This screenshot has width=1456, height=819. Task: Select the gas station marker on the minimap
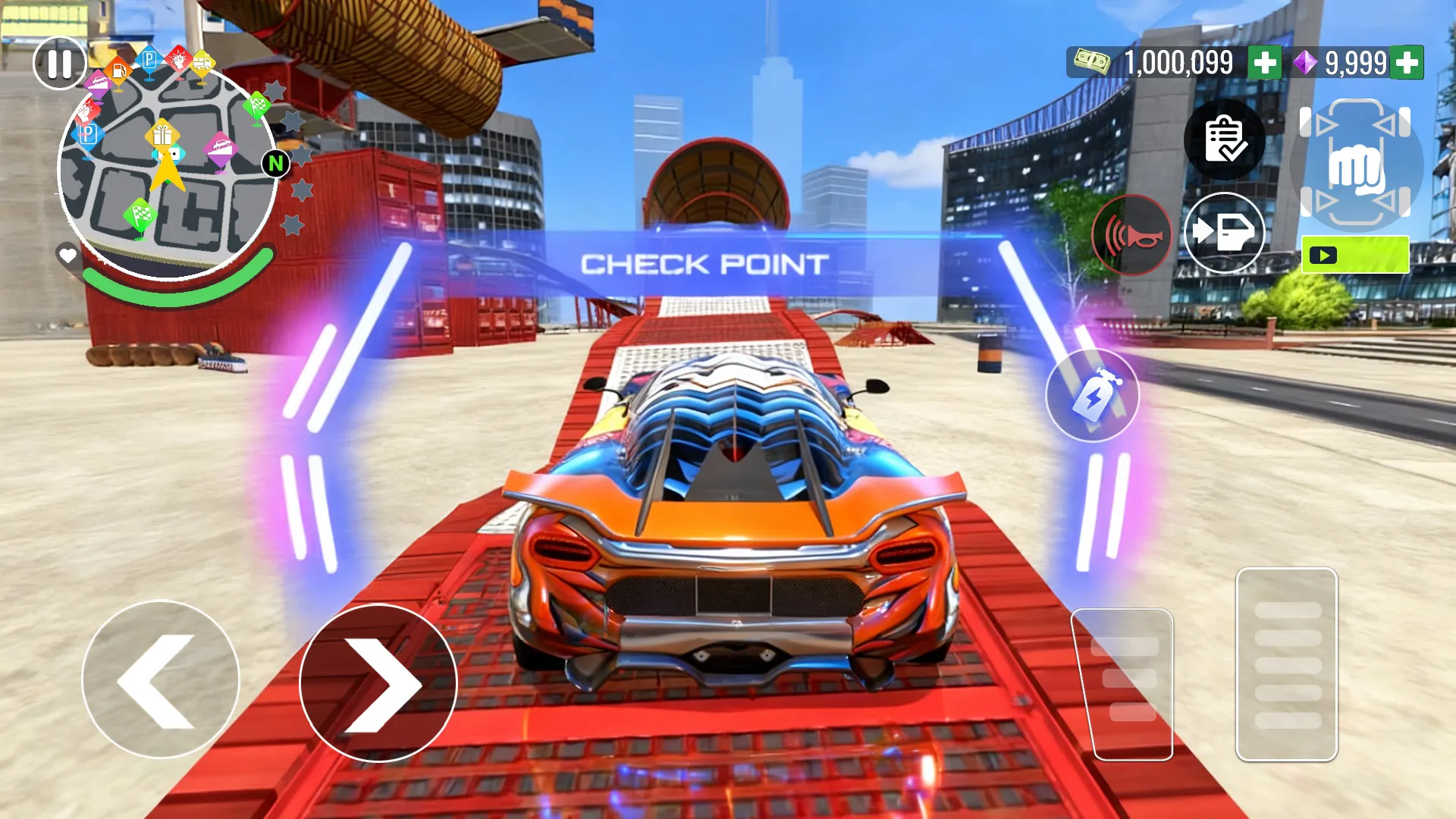click(118, 70)
